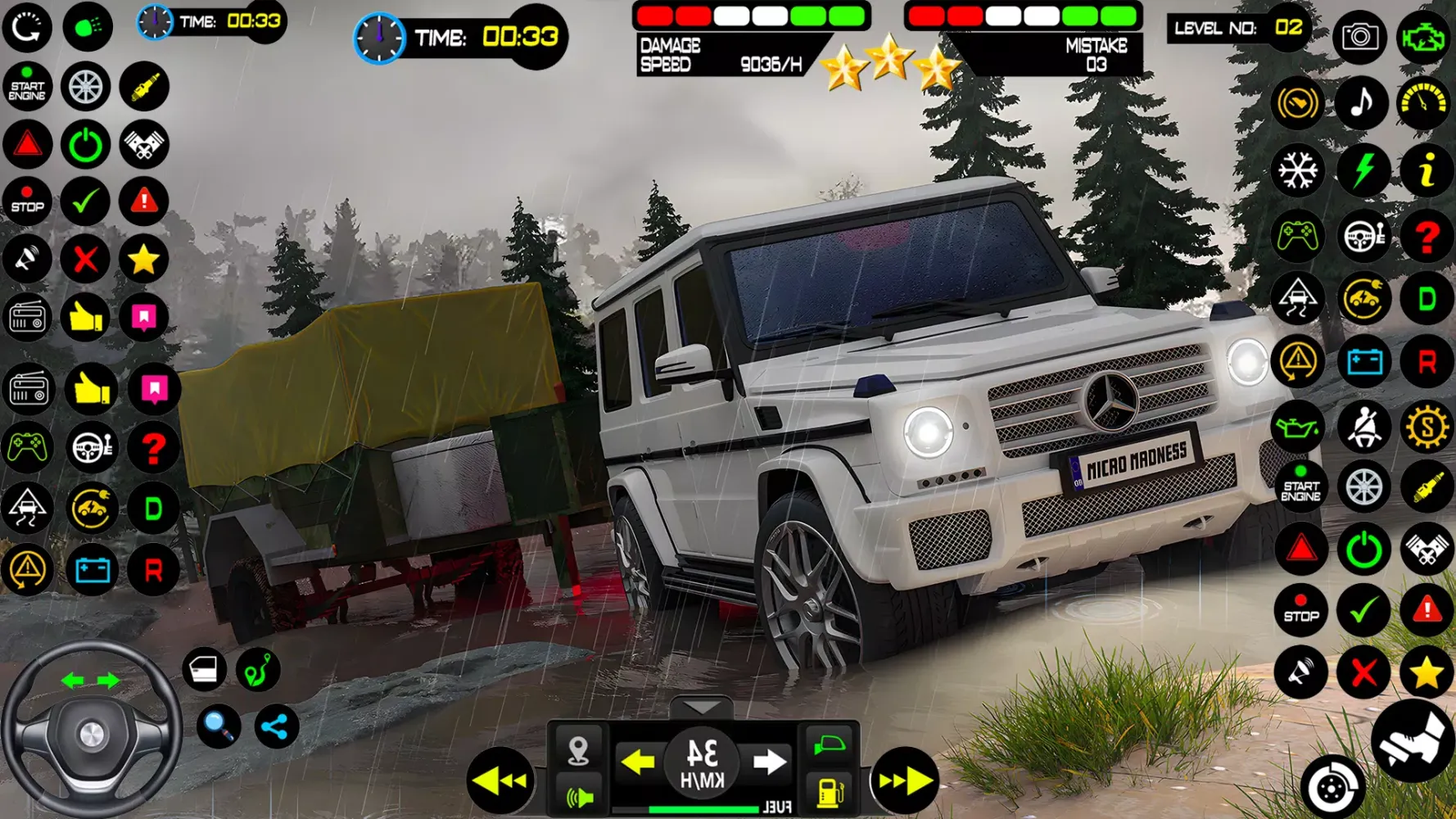
Task: Click the blue share button
Action: point(276,726)
